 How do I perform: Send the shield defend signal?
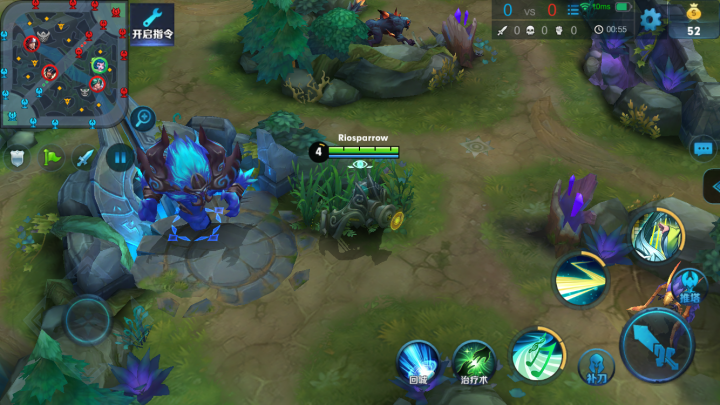coord(19,157)
